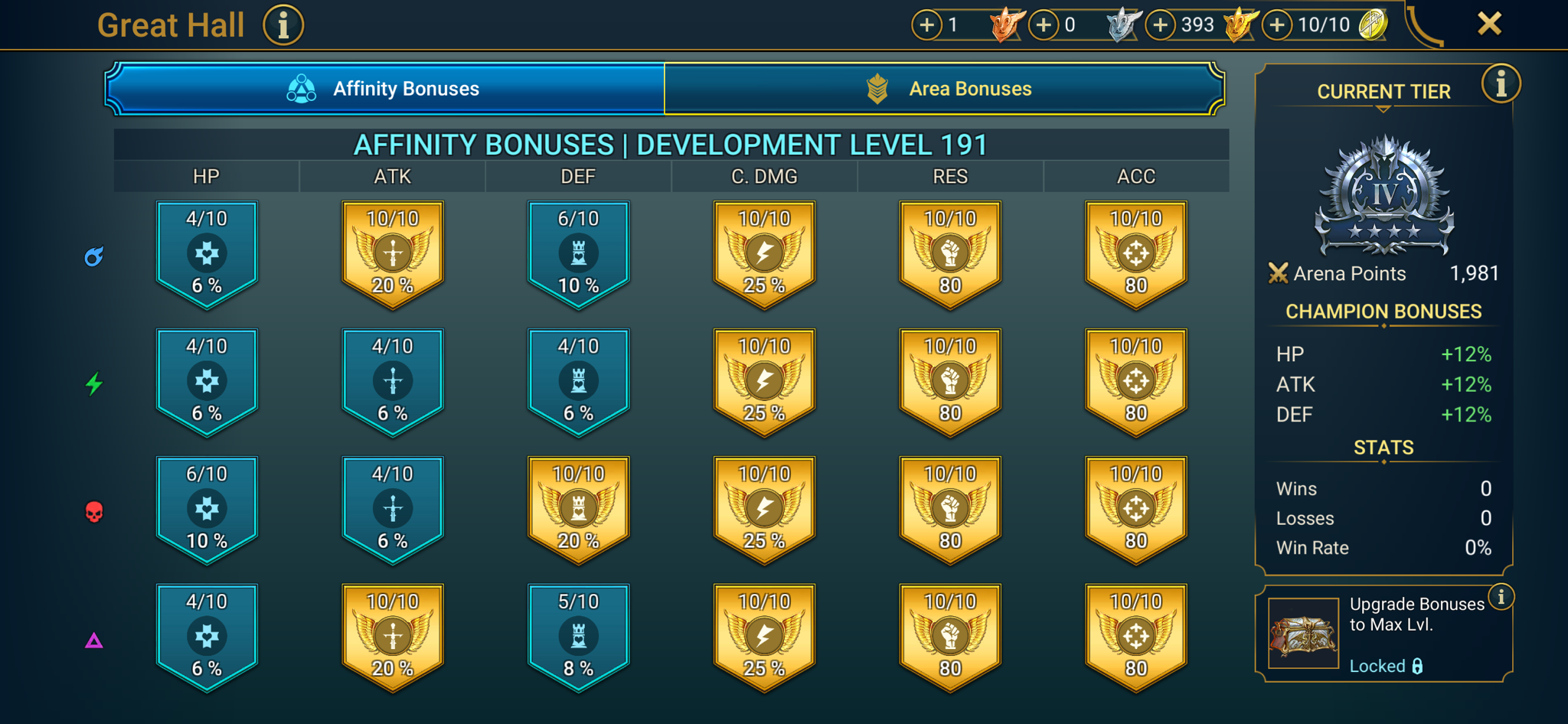Open the Great Hall info popup

[283, 24]
